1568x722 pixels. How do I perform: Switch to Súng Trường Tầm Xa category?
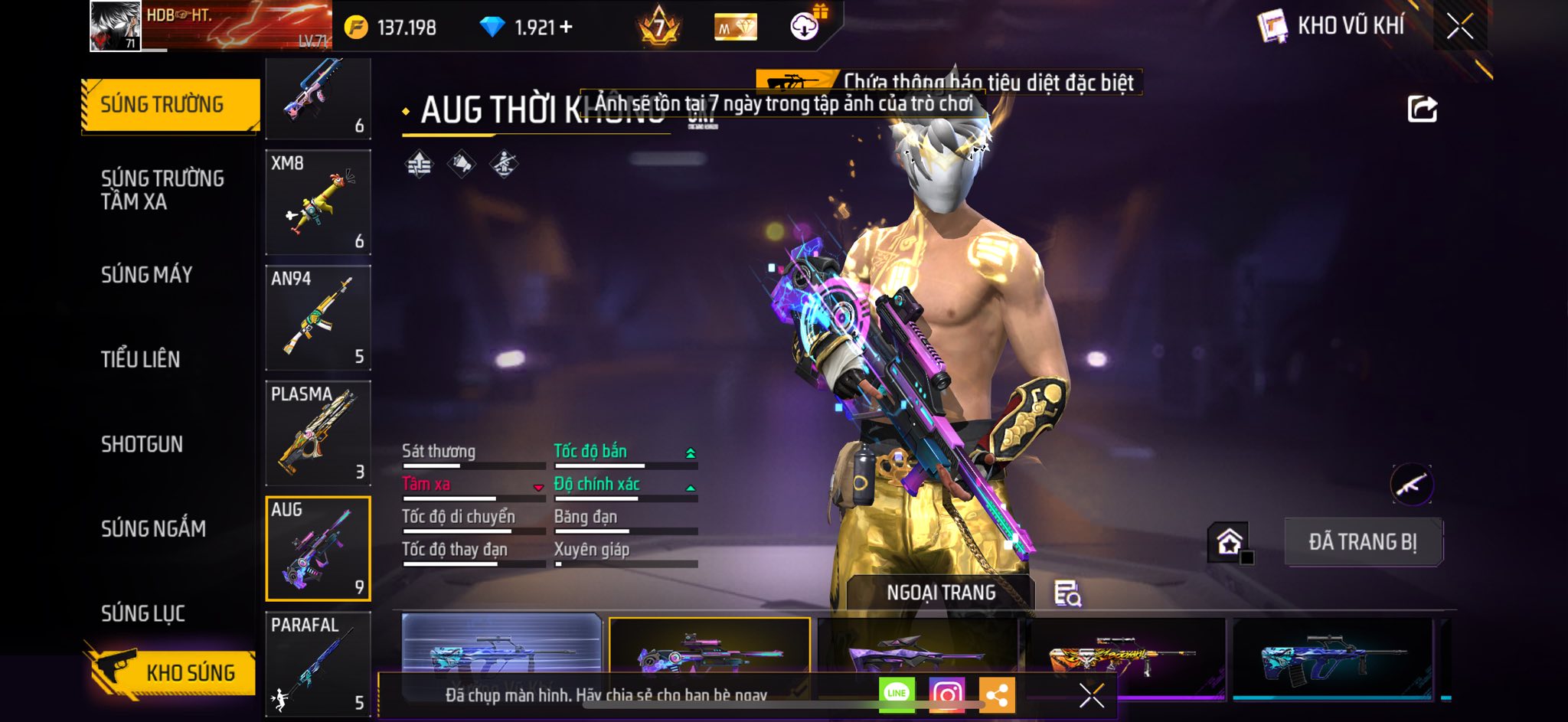[x=162, y=190]
